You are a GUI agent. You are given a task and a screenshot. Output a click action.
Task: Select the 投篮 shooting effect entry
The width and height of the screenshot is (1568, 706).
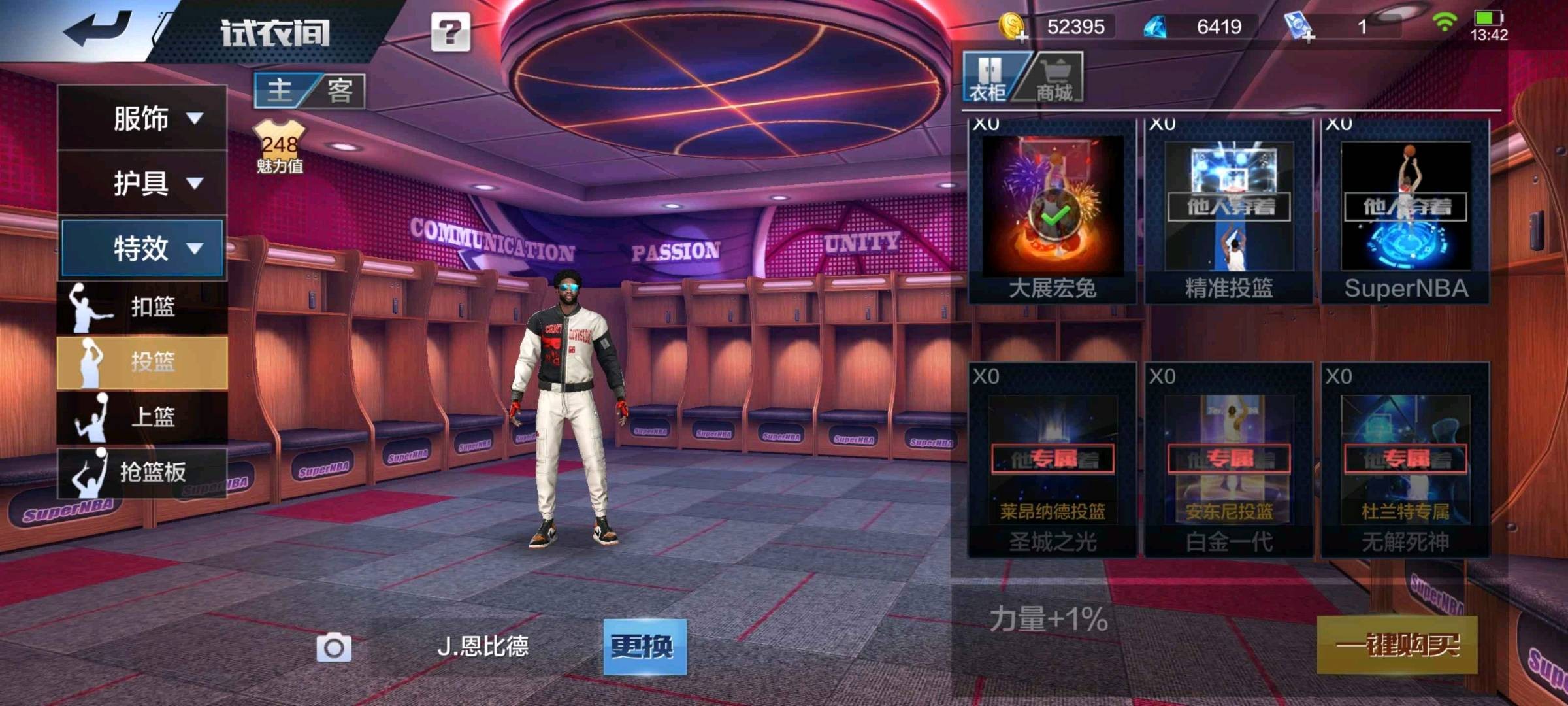point(142,361)
